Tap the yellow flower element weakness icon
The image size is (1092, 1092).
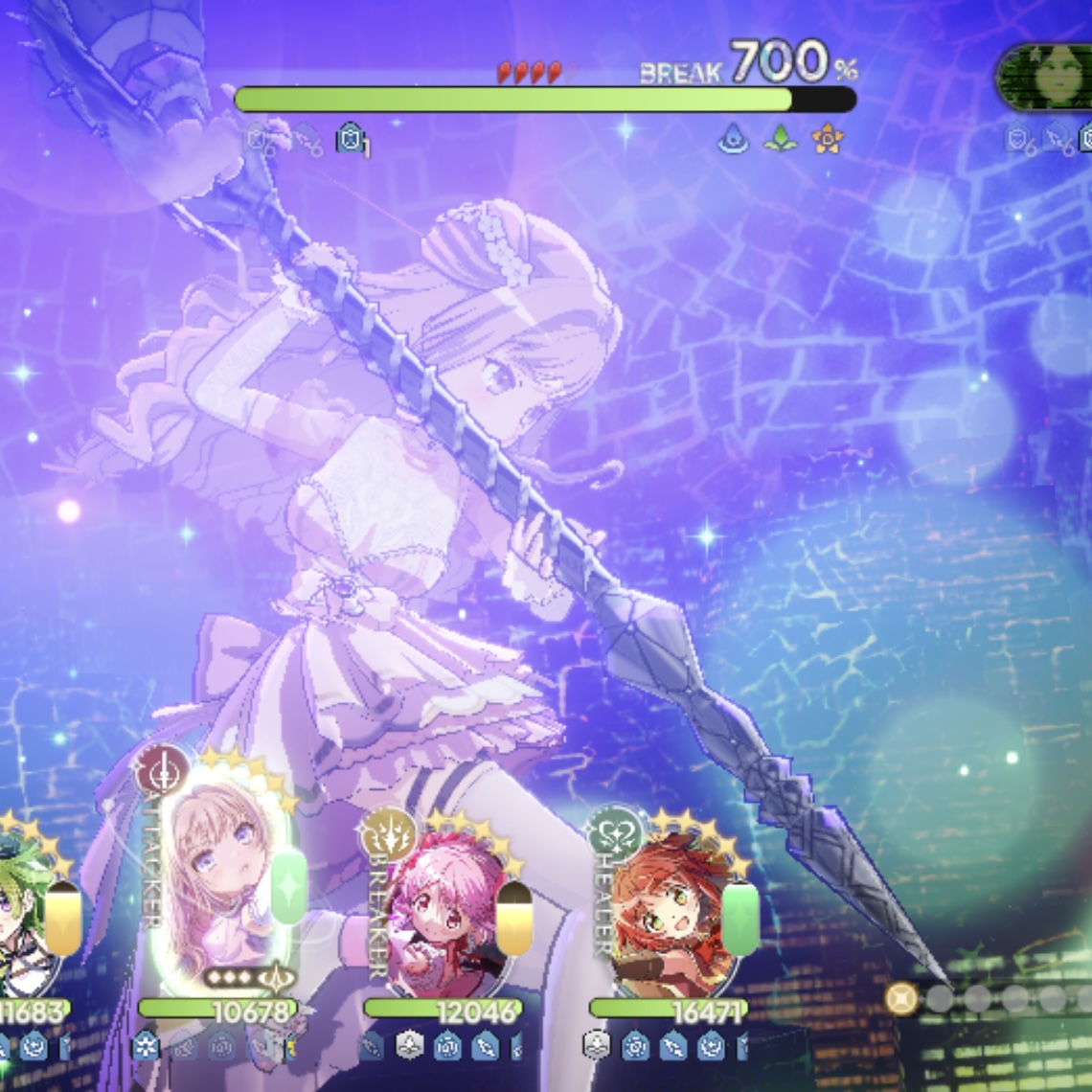827,141
